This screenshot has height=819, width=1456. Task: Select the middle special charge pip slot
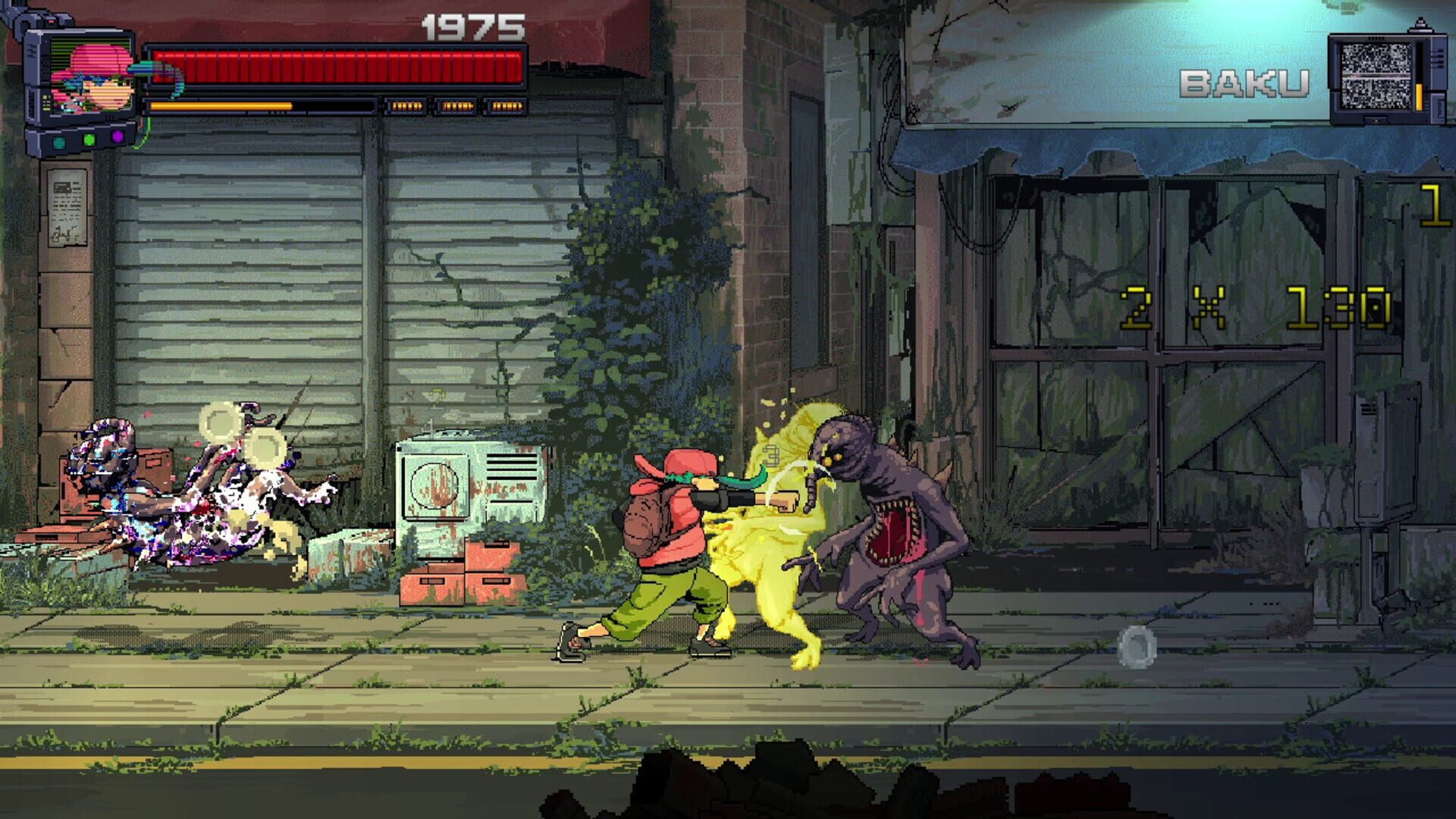coord(456,105)
